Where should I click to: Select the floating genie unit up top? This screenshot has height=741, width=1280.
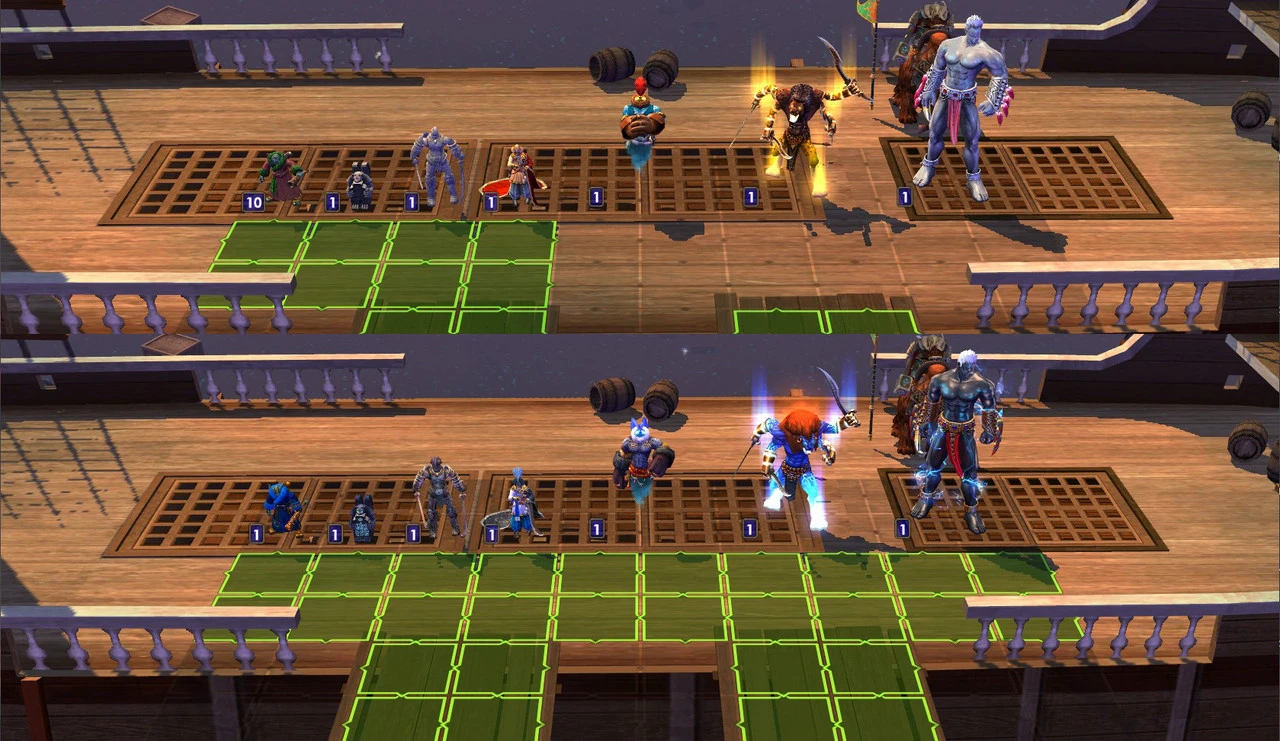pos(640,120)
